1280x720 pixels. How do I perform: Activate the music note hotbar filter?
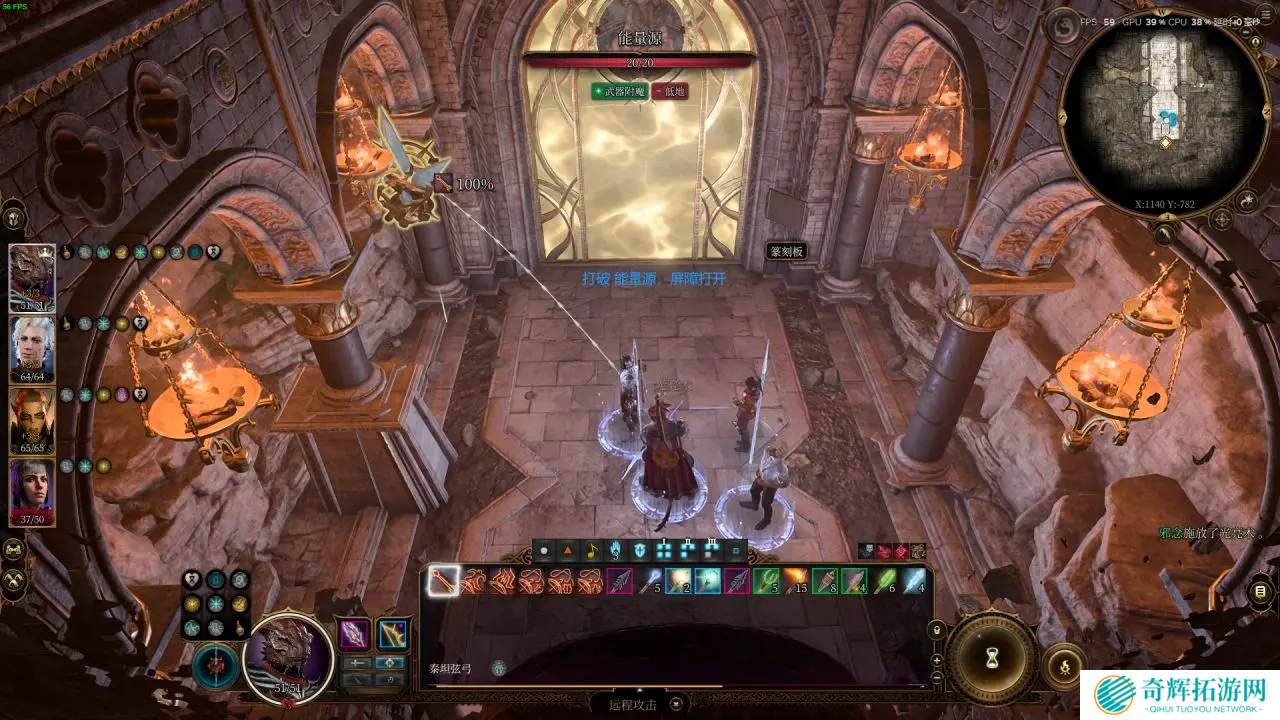coord(591,550)
